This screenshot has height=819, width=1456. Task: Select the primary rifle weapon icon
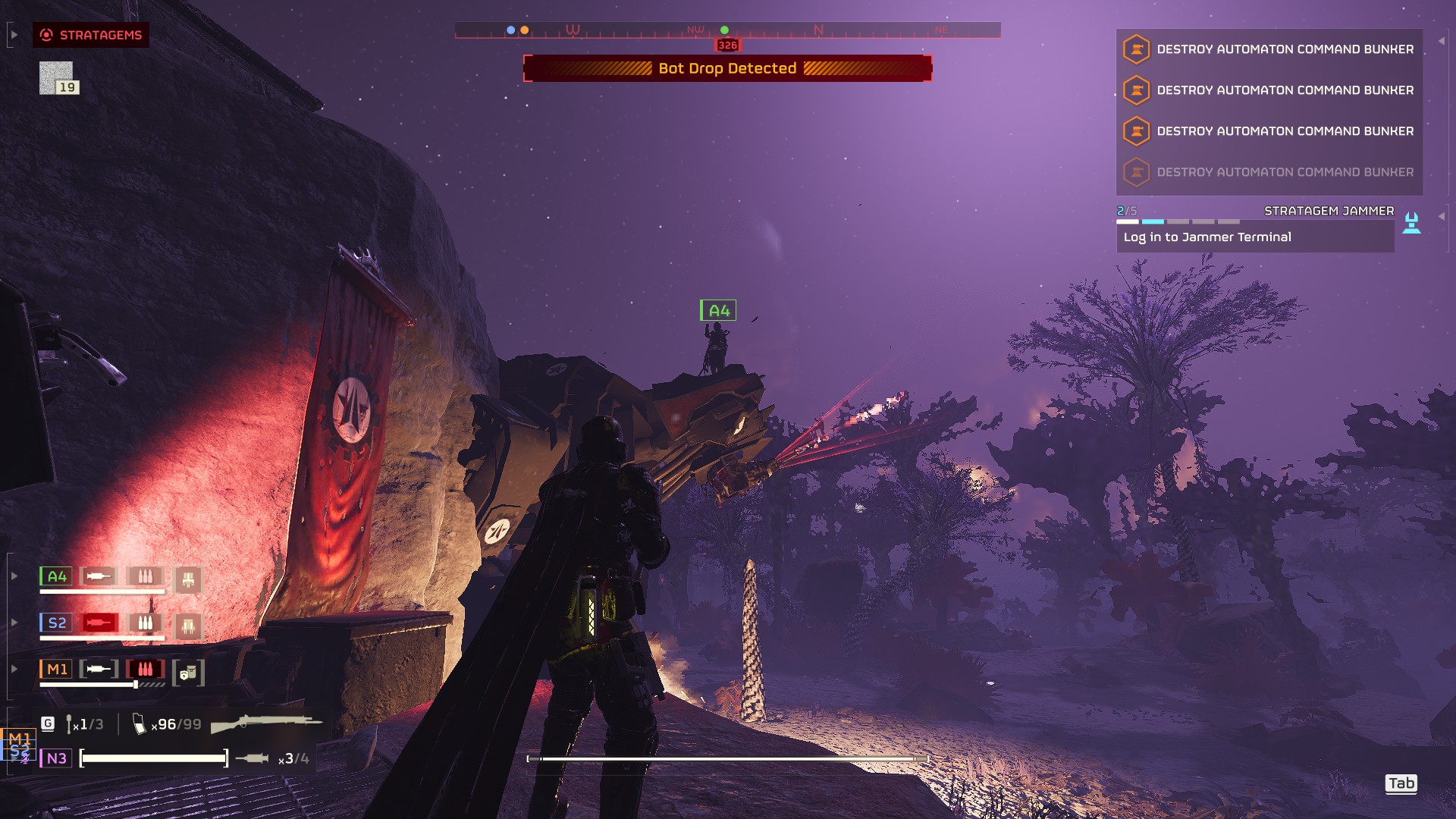tap(265, 723)
